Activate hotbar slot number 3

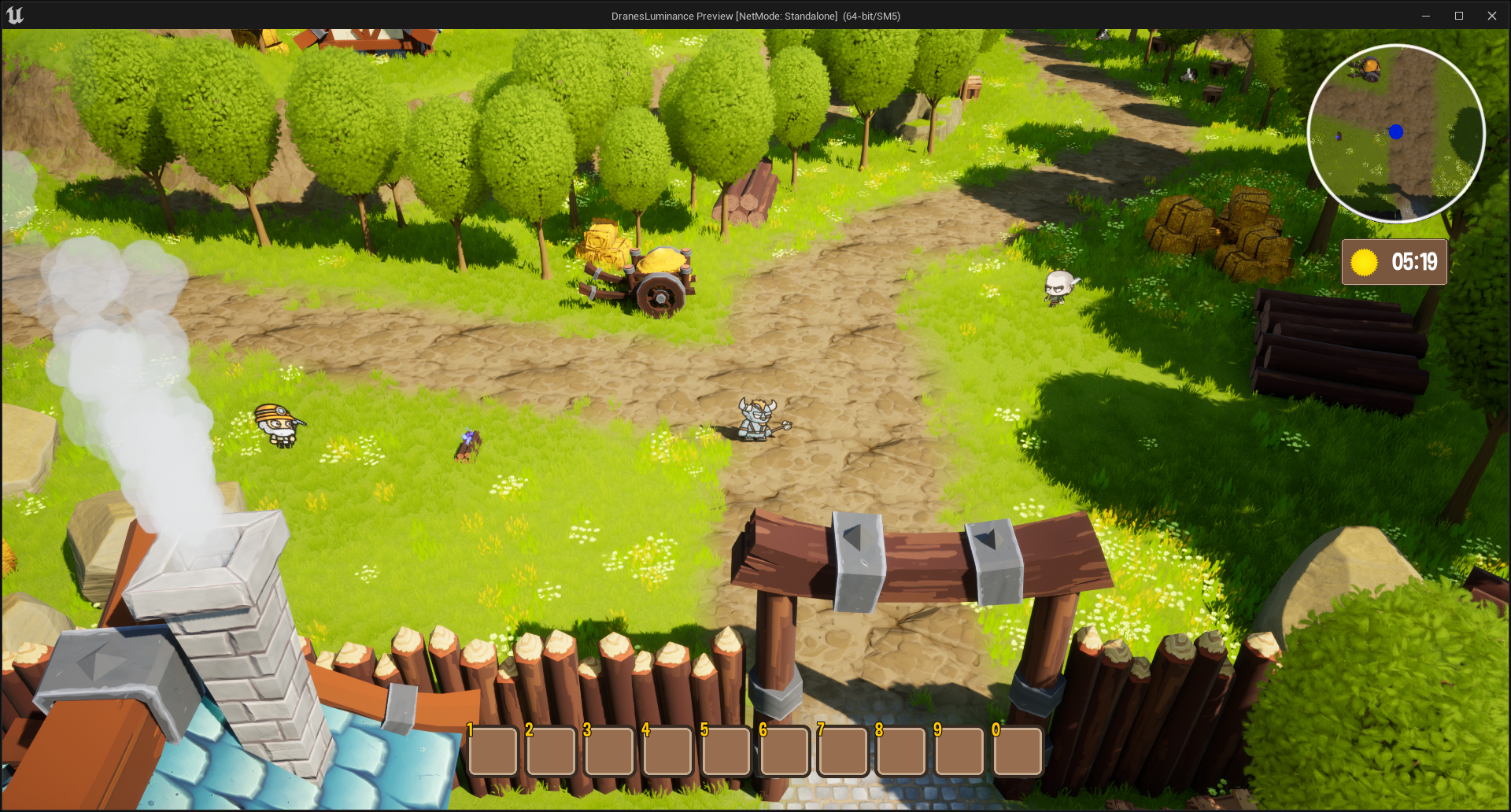point(610,751)
